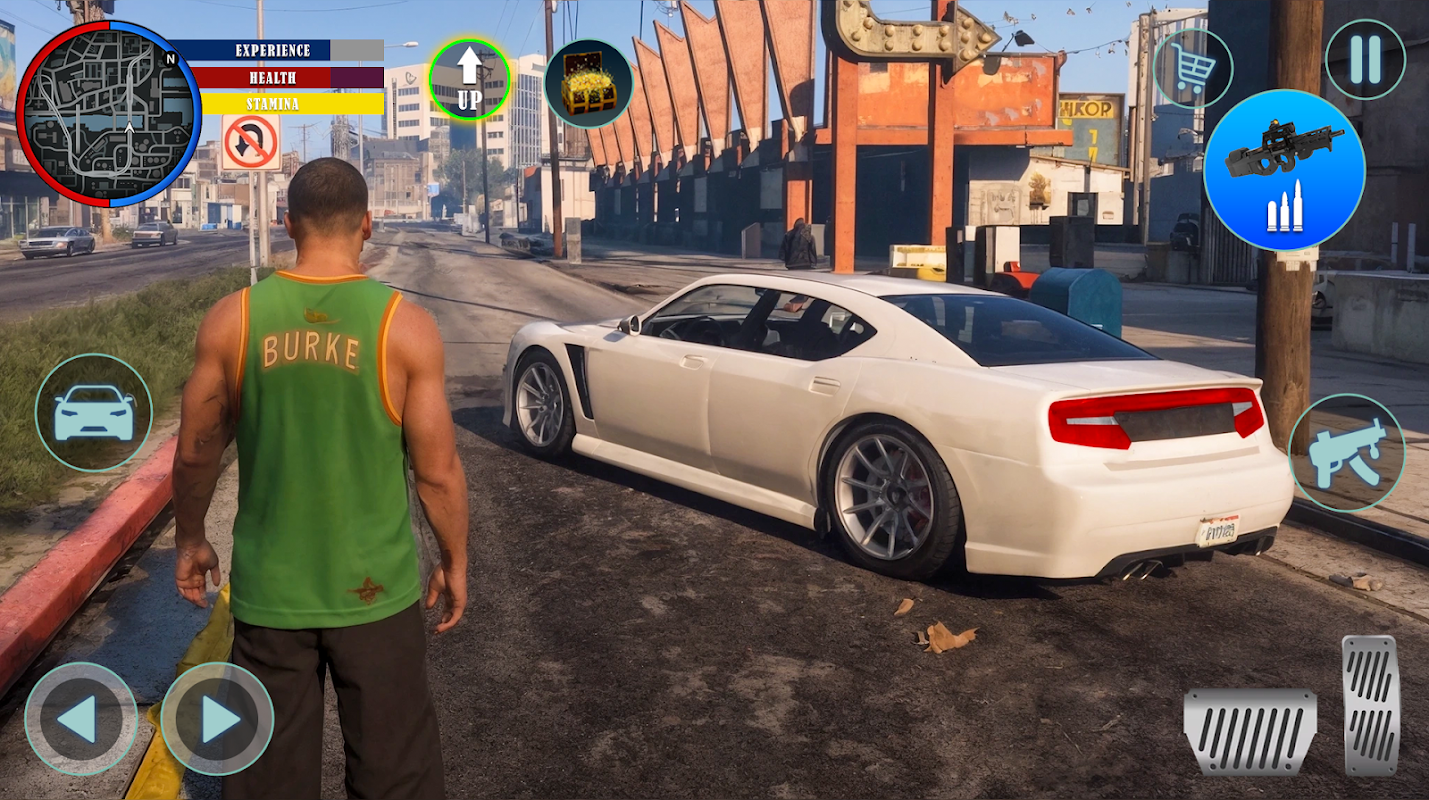The height and width of the screenshot is (800, 1429).
Task: Select the rifle with bullets weapon button
Action: pyautogui.click(x=1284, y=170)
